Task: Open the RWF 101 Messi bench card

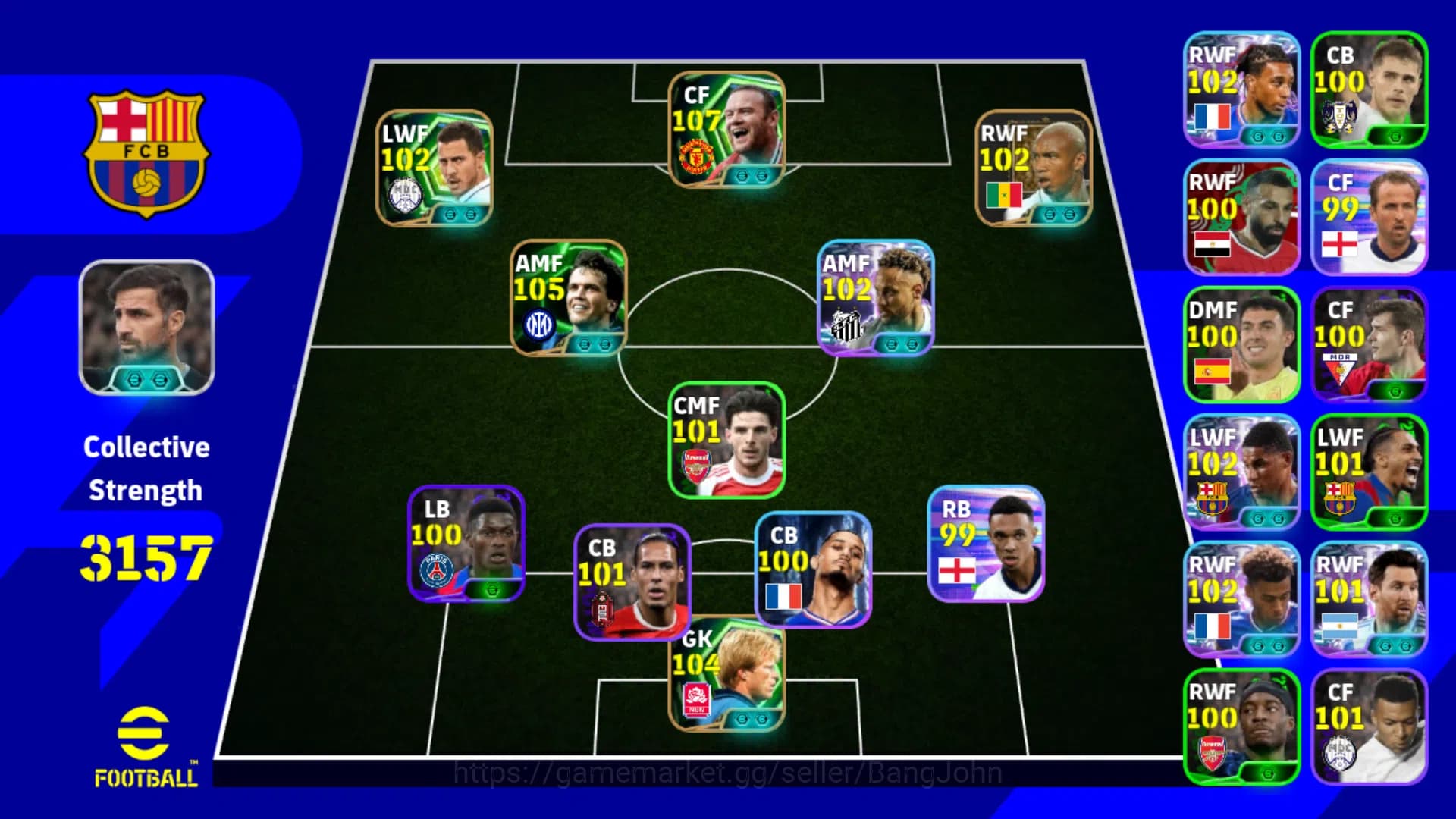Action: click(1370, 599)
